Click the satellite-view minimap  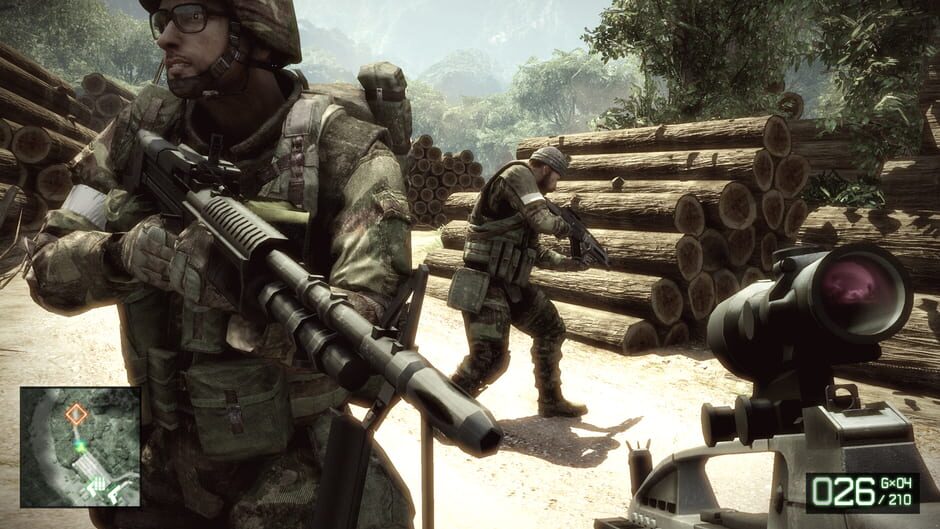(x=80, y=447)
